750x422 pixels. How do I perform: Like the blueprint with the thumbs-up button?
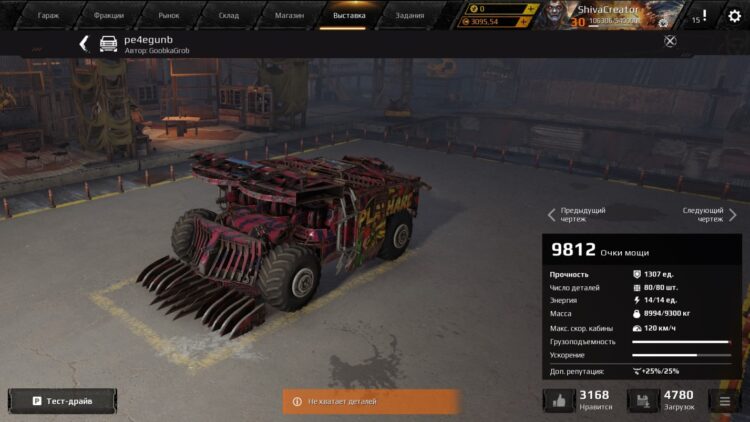click(559, 401)
